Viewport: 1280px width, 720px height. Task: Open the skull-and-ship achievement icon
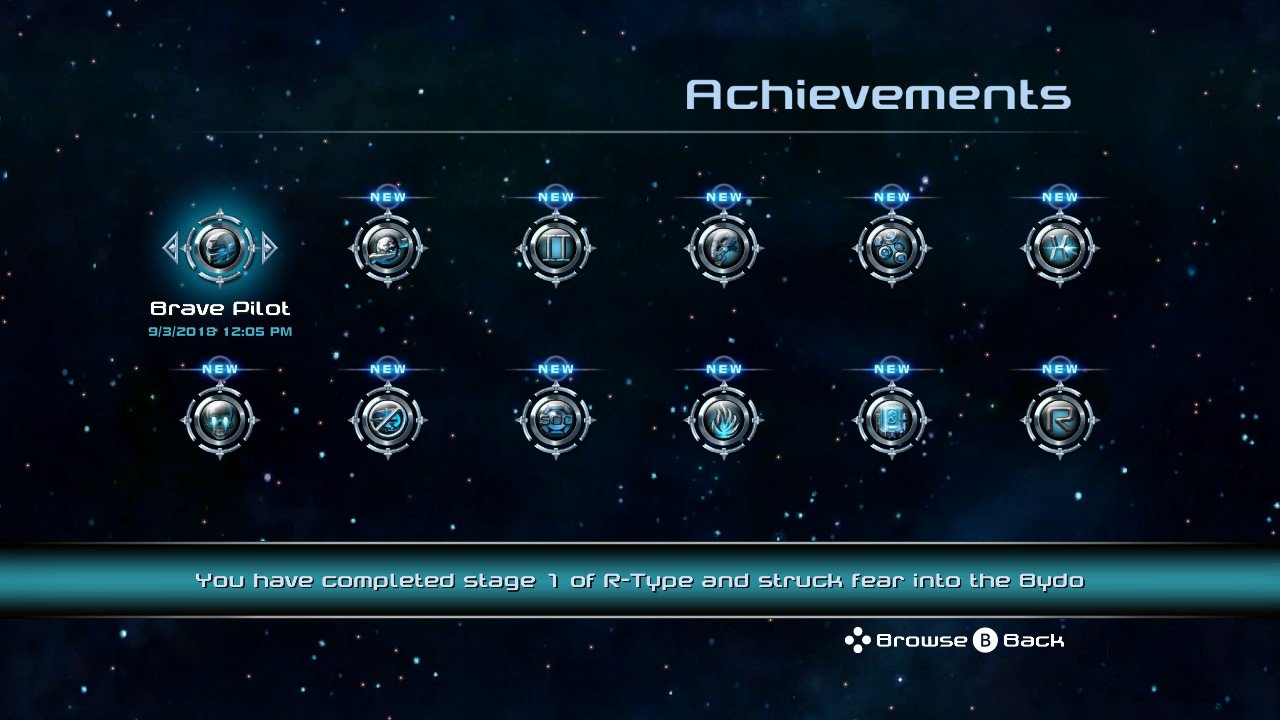387,249
